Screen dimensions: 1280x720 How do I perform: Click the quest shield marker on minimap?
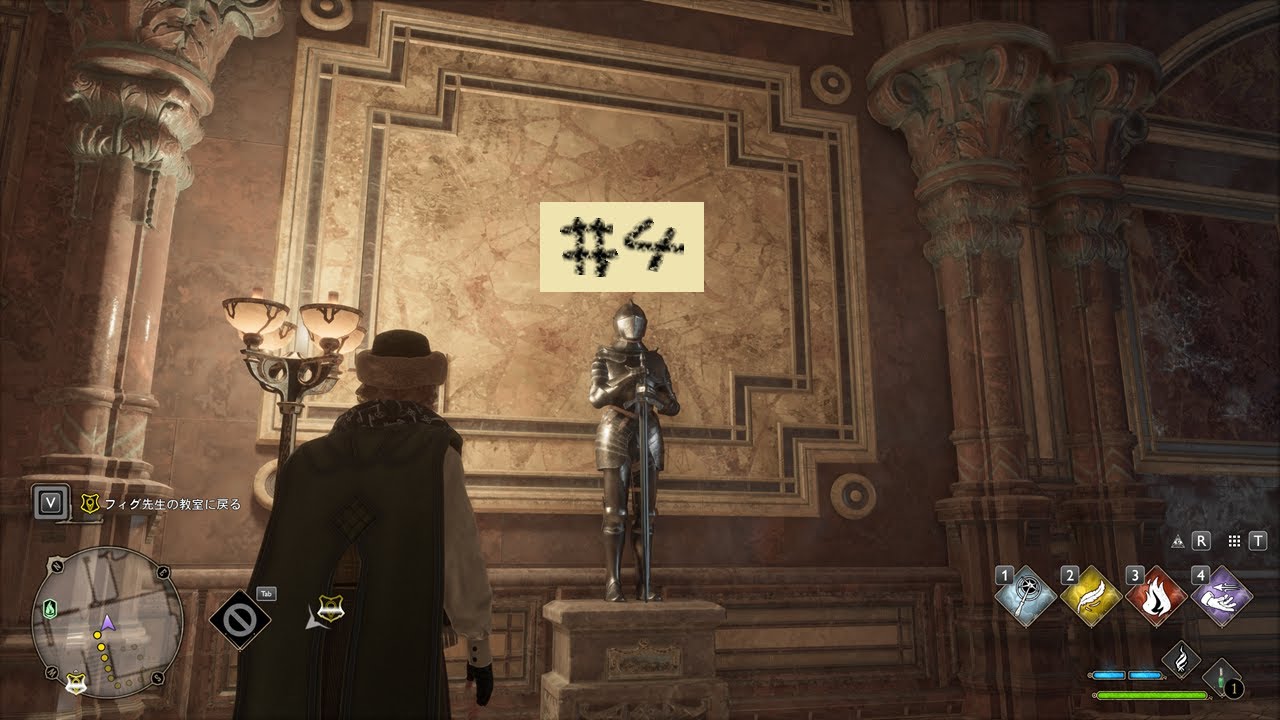[75, 684]
